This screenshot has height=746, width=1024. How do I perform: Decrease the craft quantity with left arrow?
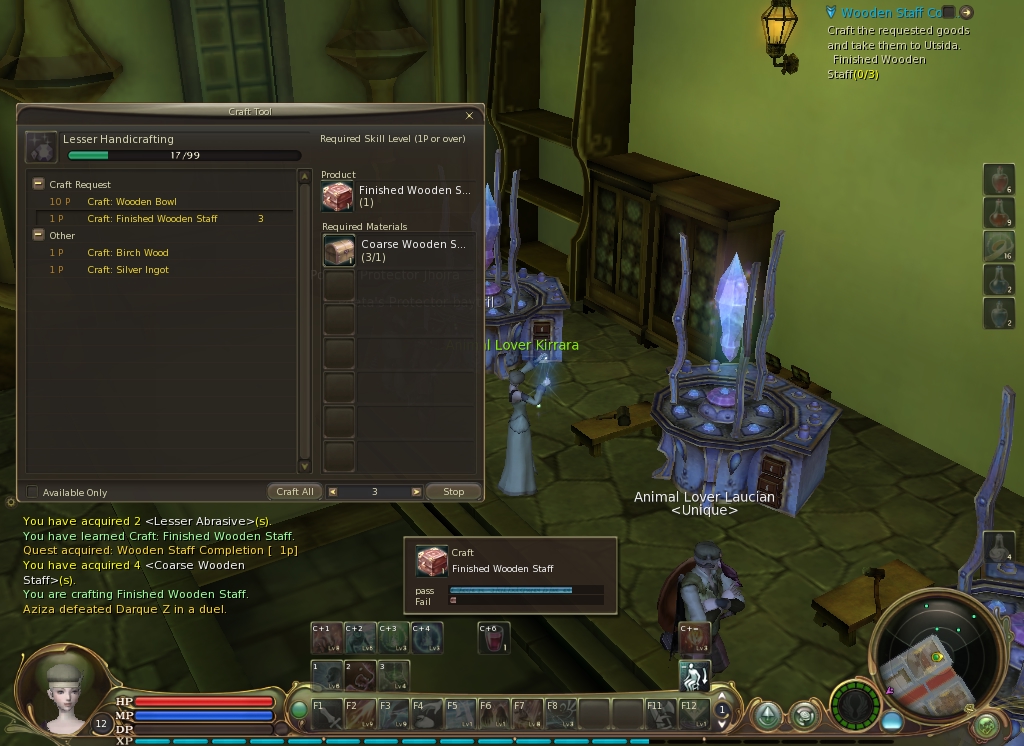click(333, 492)
